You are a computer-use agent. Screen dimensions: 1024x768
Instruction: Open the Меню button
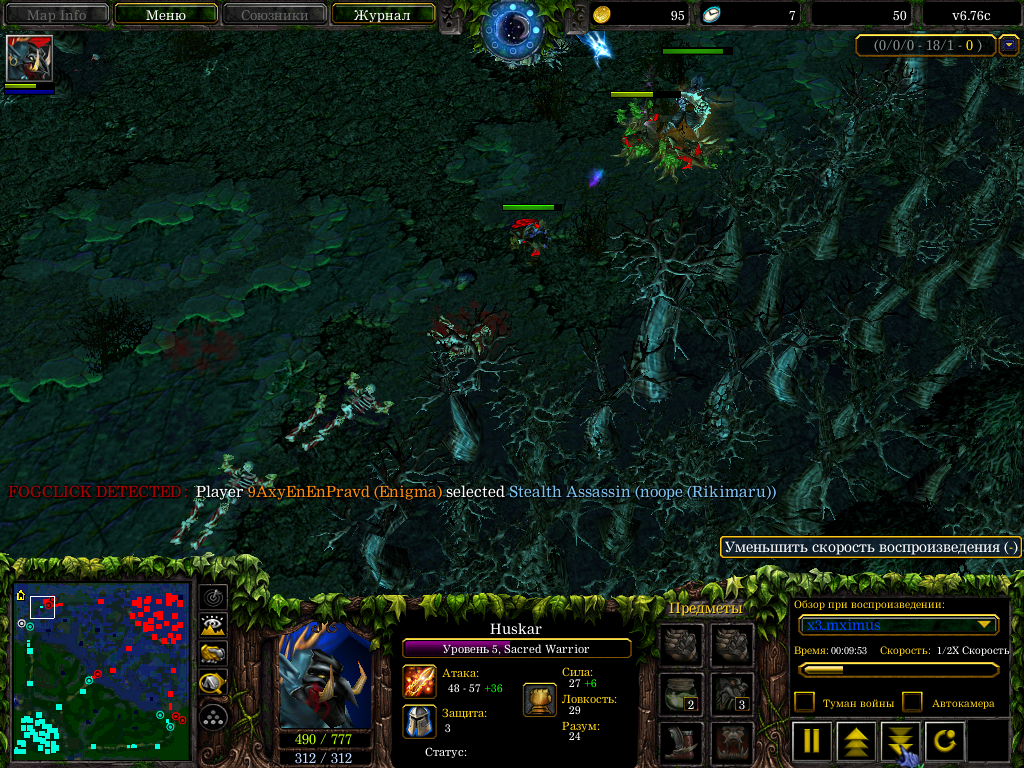click(166, 15)
